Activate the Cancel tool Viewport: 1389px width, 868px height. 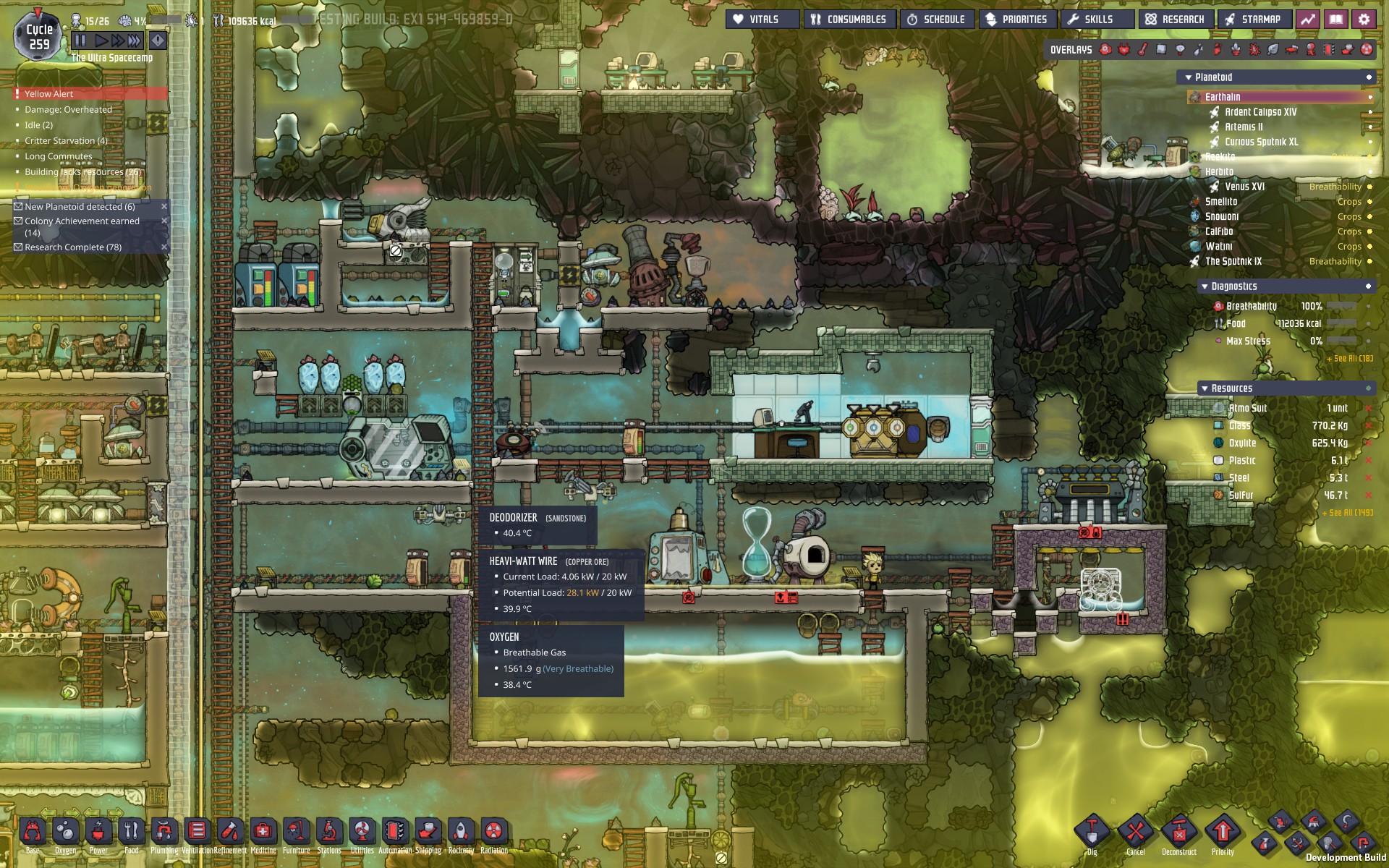click(x=1135, y=832)
